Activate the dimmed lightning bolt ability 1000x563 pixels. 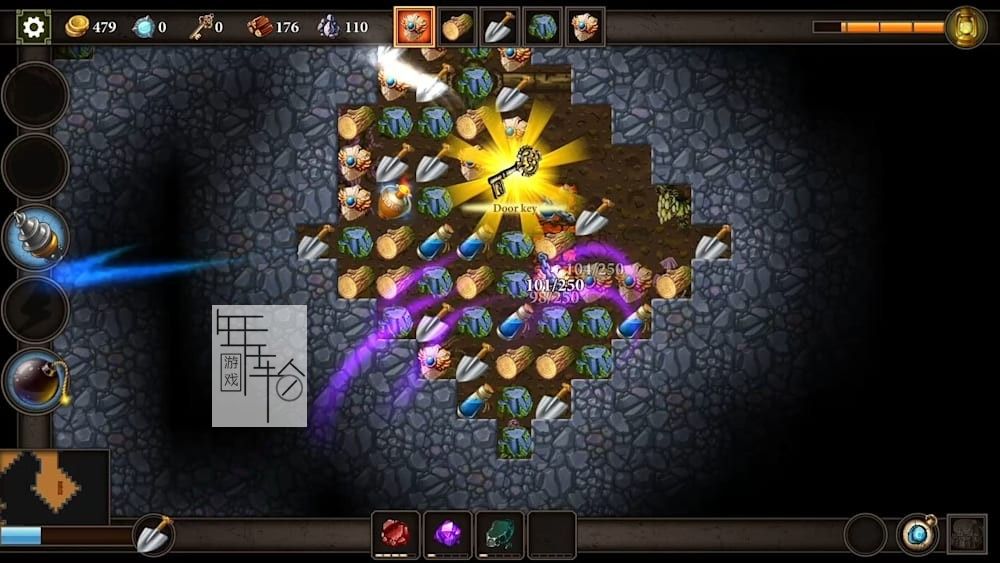(36, 310)
